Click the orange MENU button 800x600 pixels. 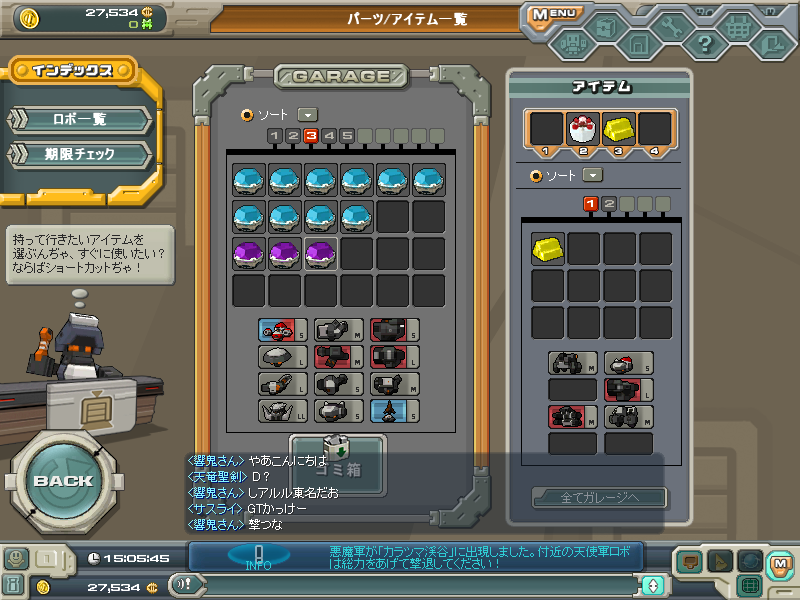[553, 14]
